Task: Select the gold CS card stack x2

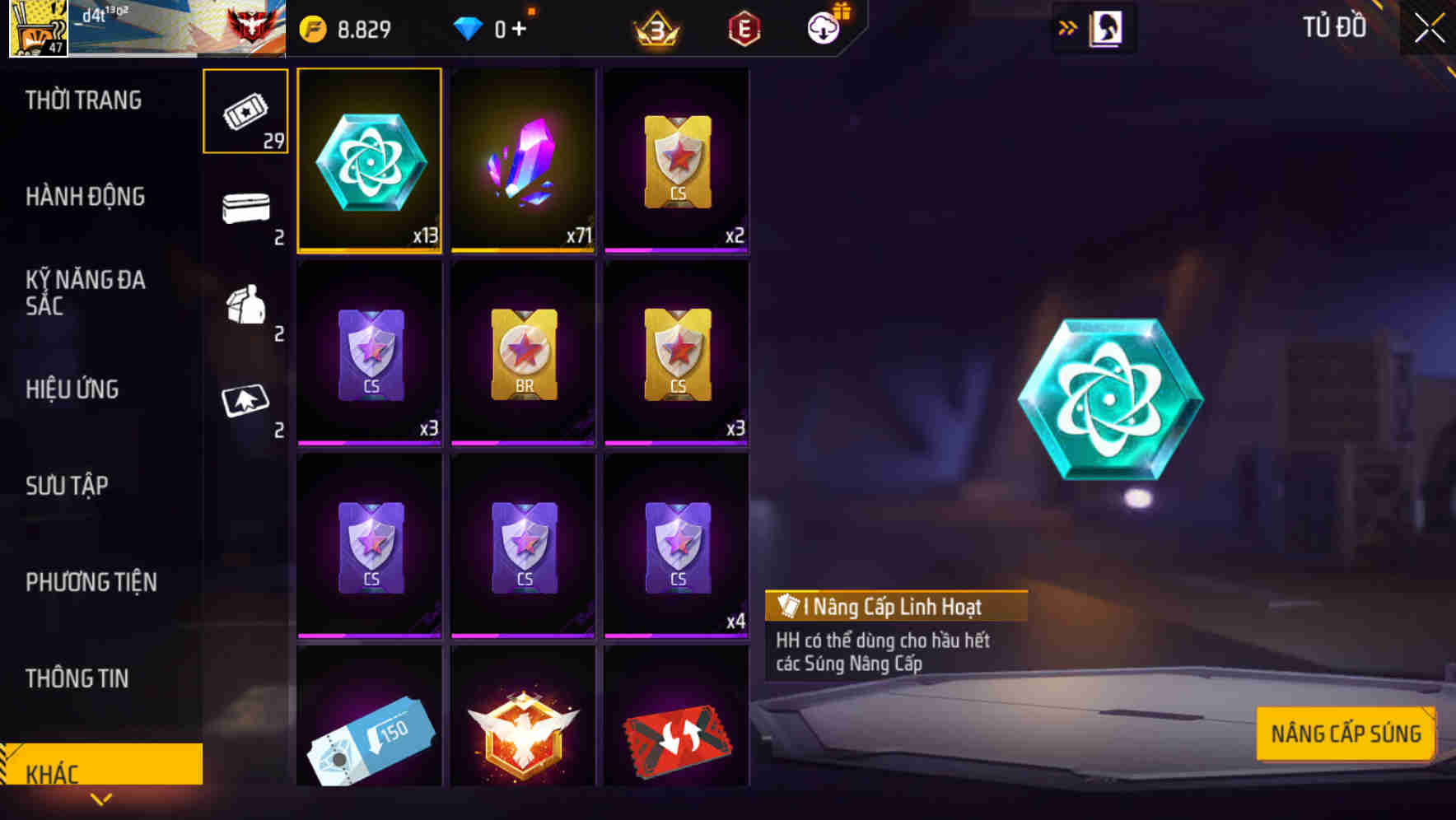Action: (677, 160)
